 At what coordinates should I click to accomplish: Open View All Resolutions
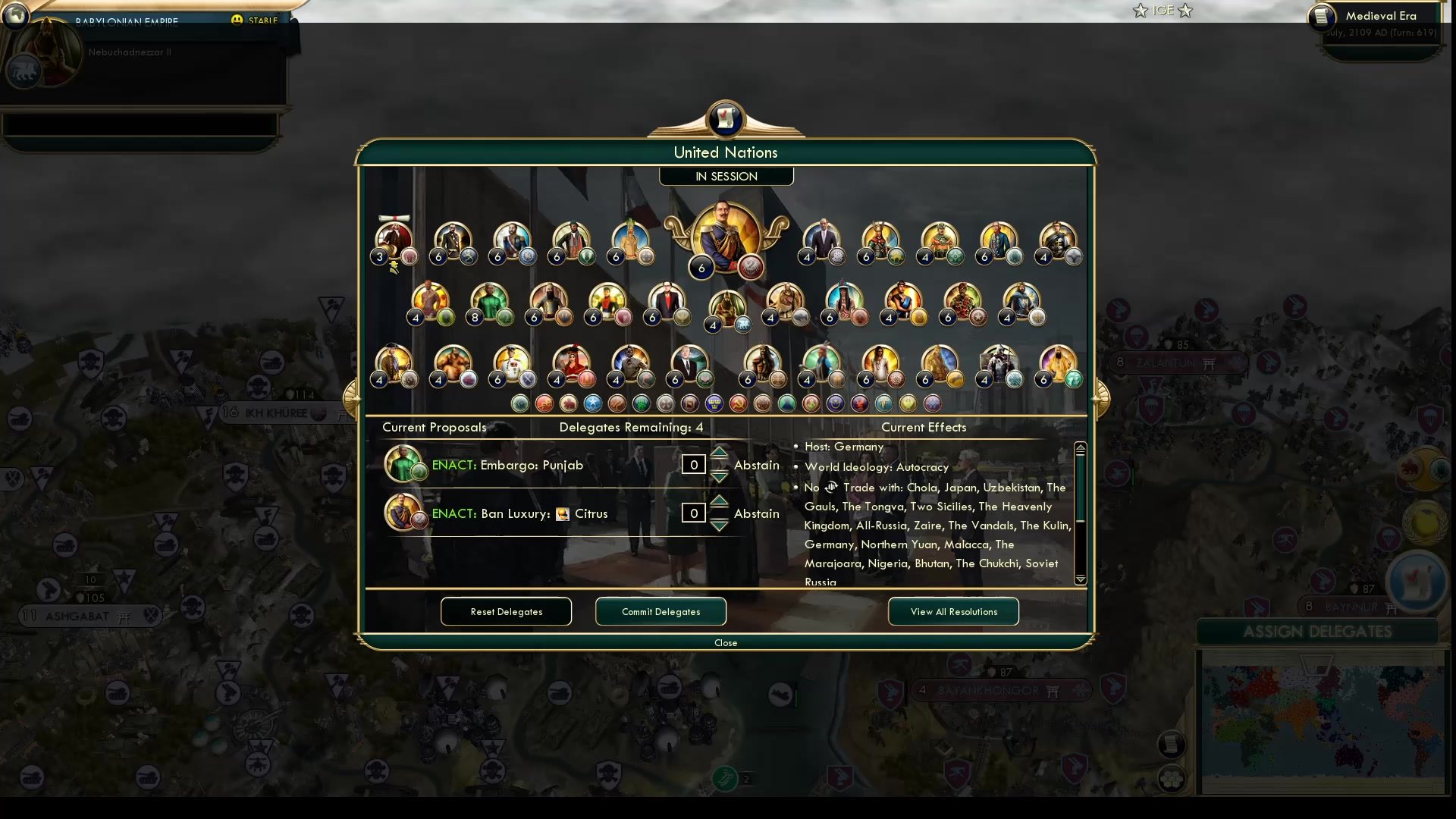(953, 611)
